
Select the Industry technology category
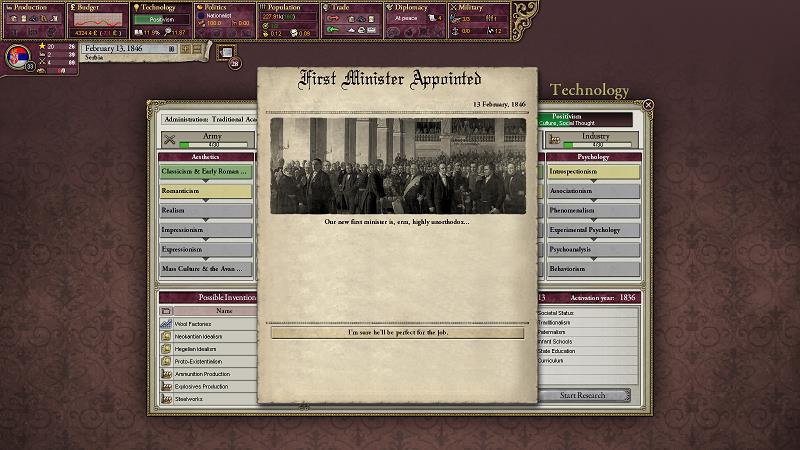[596, 140]
